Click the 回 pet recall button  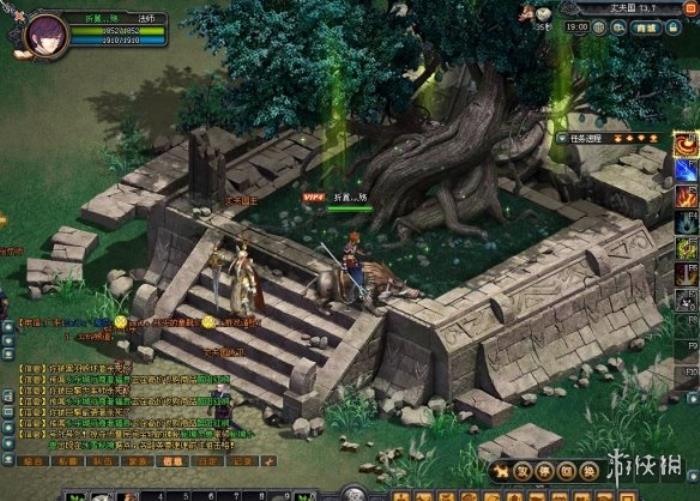pyautogui.click(x=566, y=470)
